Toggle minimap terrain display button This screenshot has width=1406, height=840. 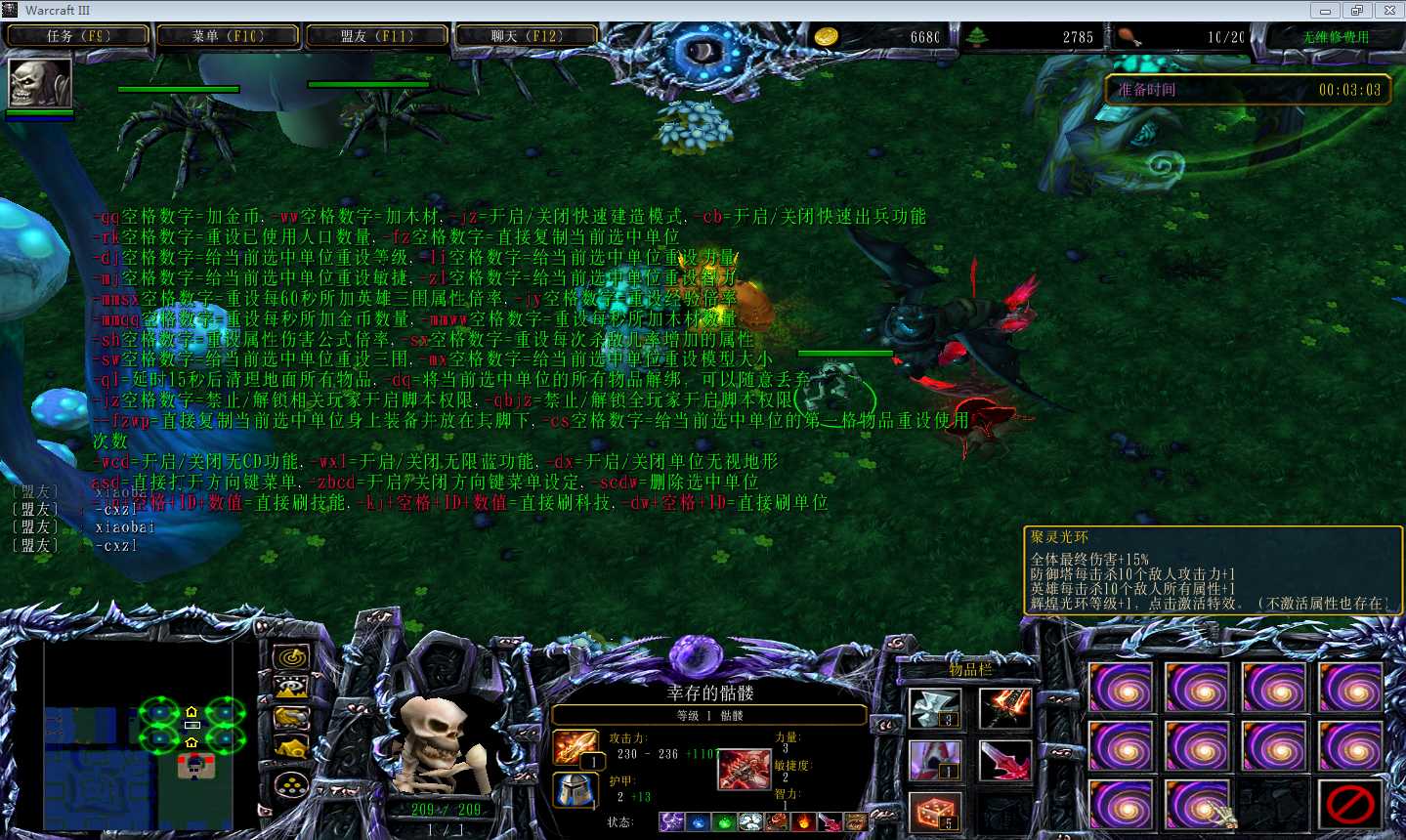pos(290,688)
